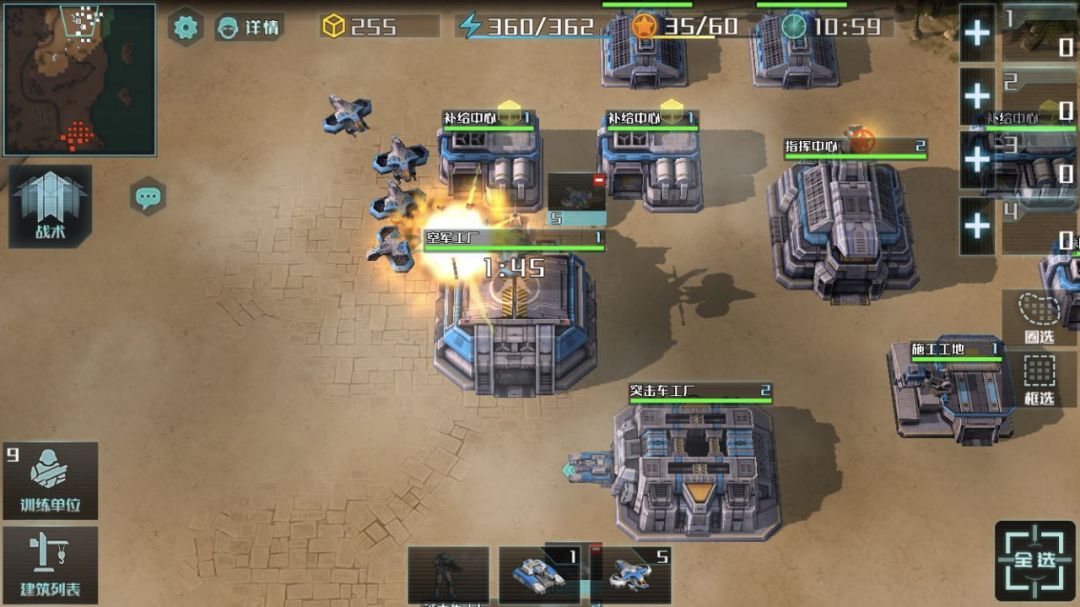Viewport: 1080px width, 607px height.
Task: Add units to control group 4
Action: (977, 225)
